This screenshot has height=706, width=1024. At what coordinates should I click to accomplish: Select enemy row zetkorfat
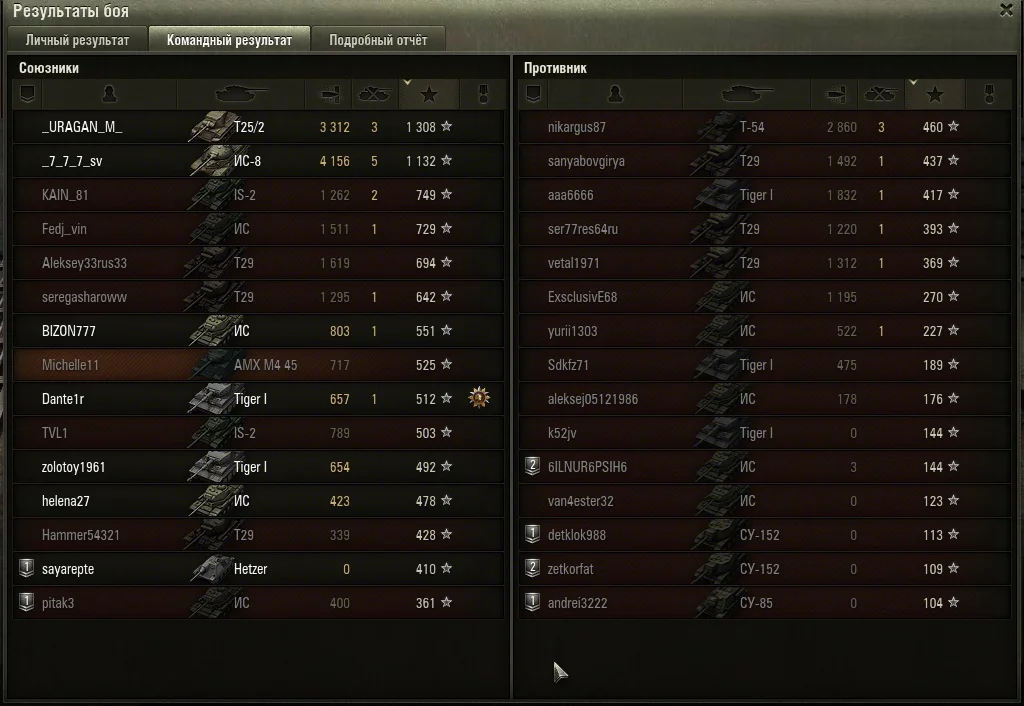pos(572,569)
